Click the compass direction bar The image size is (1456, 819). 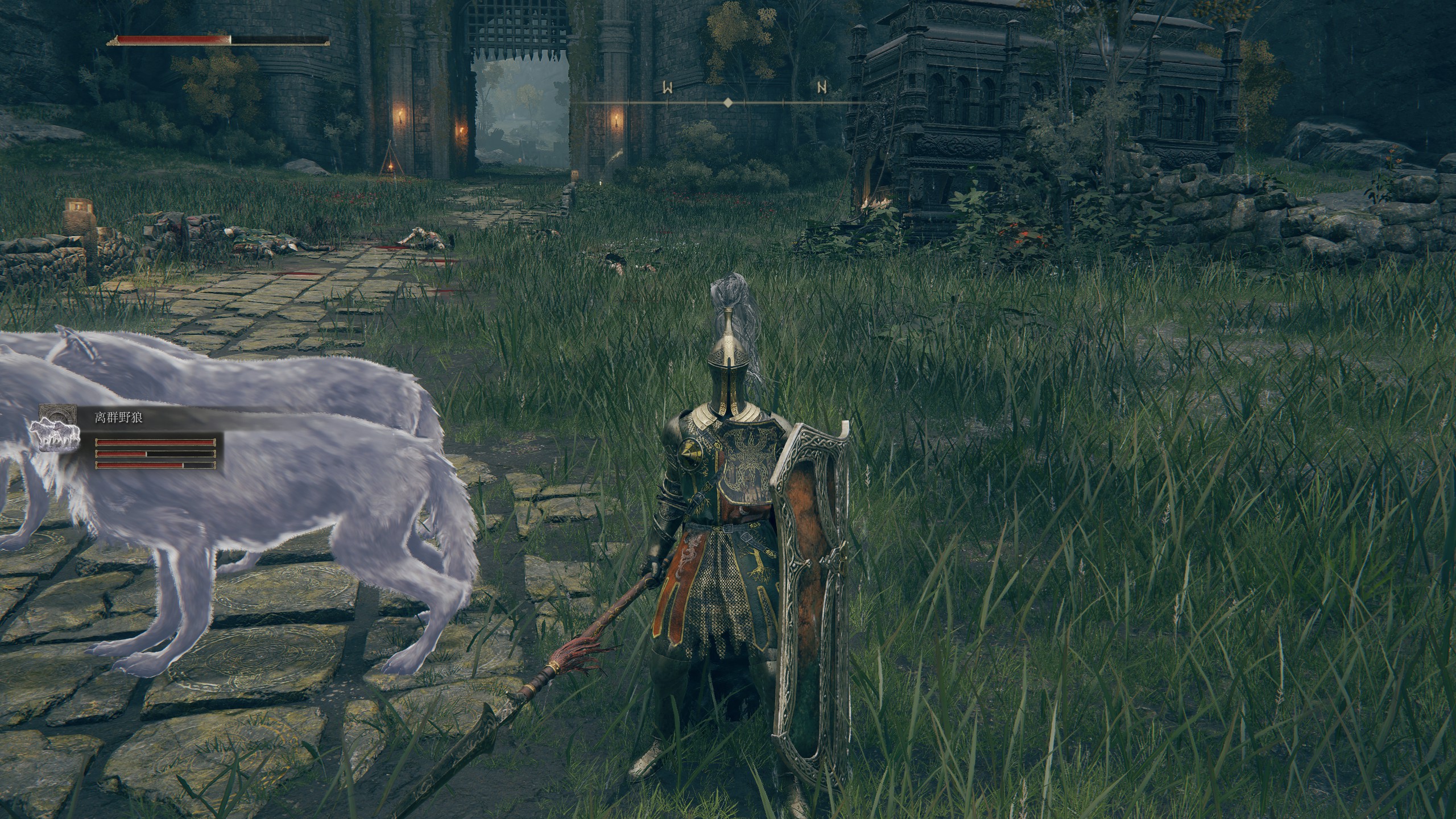pos(727,102)
